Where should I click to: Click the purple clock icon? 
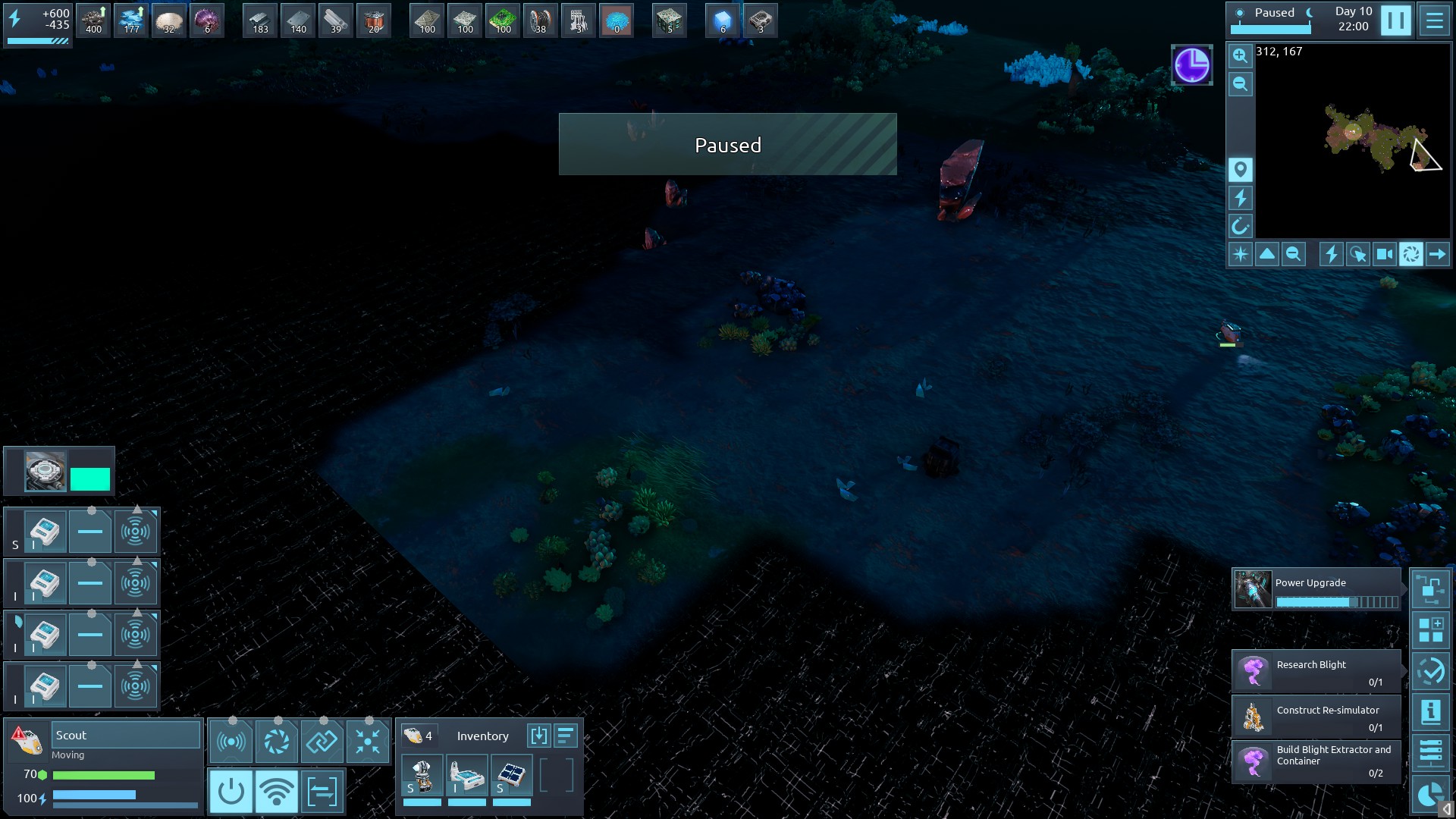coord(1191,65)
